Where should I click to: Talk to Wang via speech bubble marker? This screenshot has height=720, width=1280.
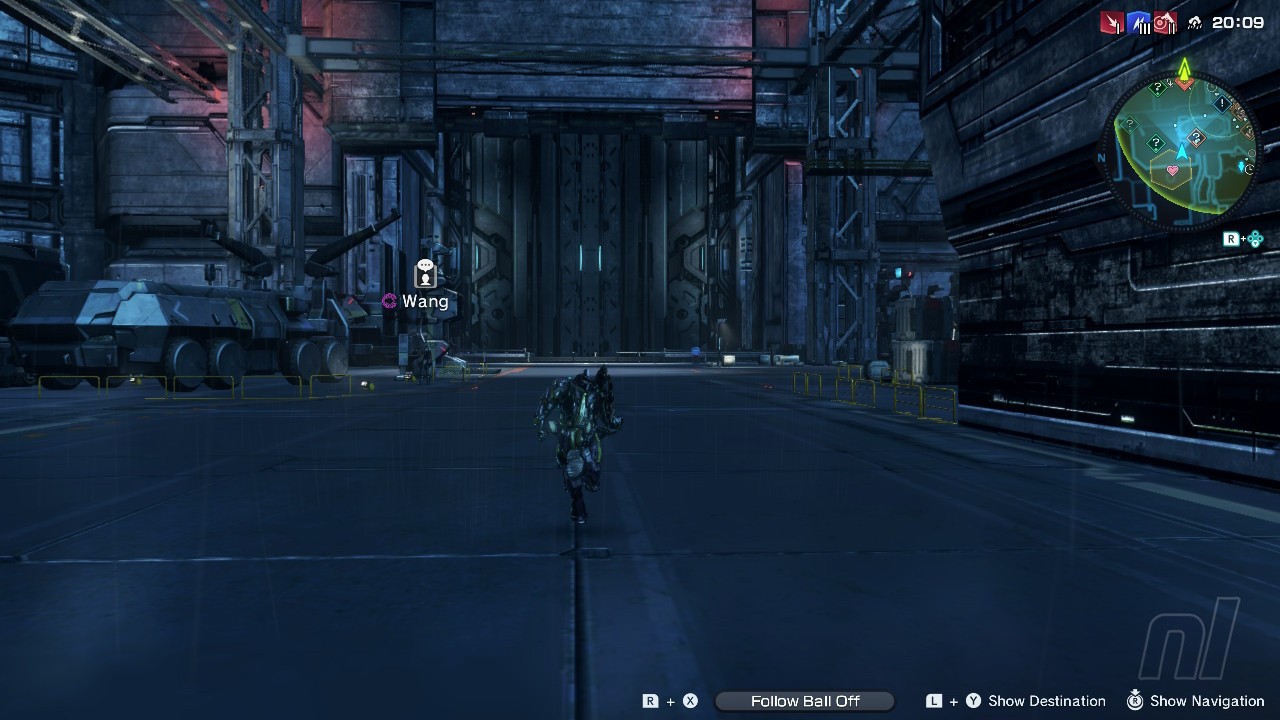[x=425, y=273]
